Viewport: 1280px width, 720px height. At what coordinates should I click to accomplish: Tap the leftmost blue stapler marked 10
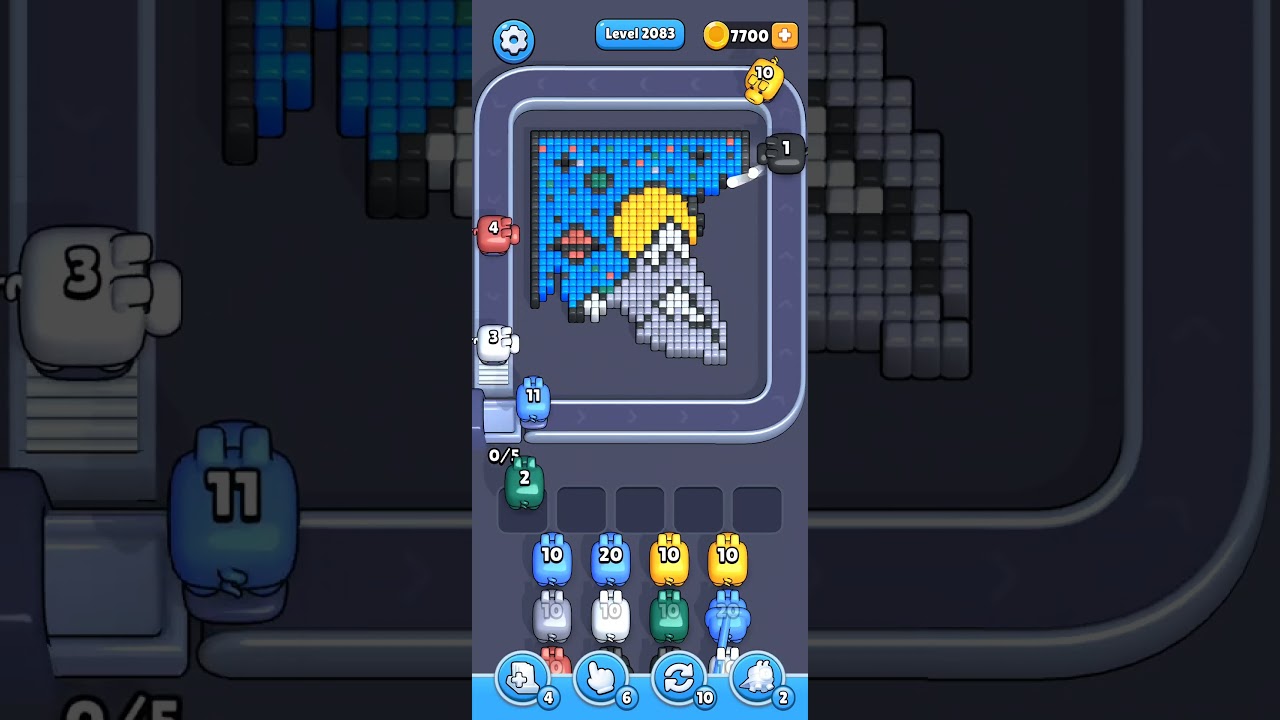coord(552,562)
